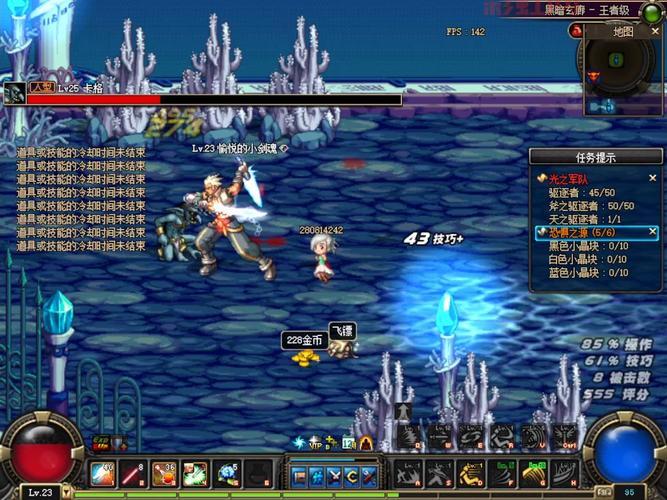
Task: Click the 任务提示 quest tracker header
Action: (597, 157)
